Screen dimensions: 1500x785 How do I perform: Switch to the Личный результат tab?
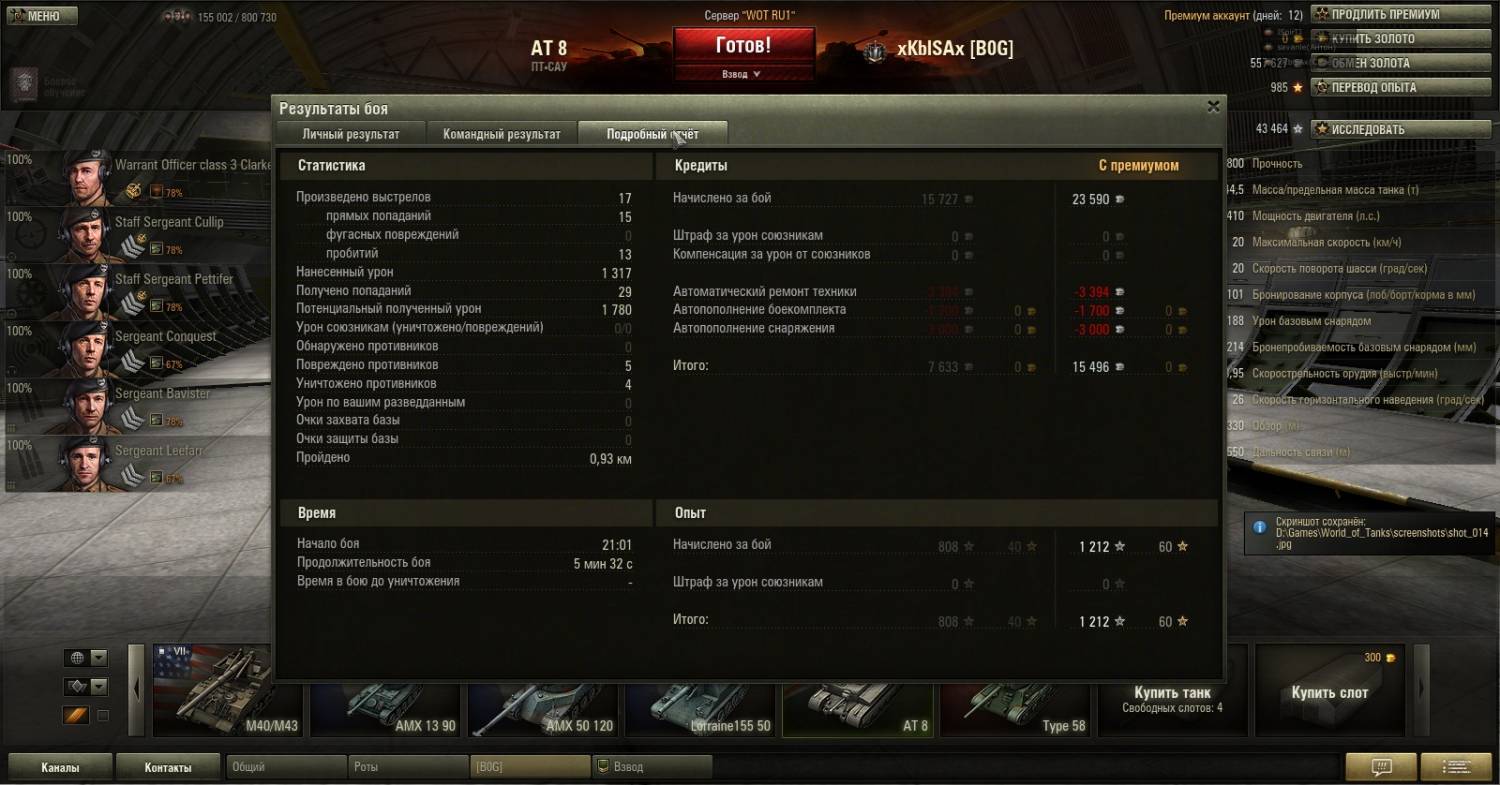point(351,134)
